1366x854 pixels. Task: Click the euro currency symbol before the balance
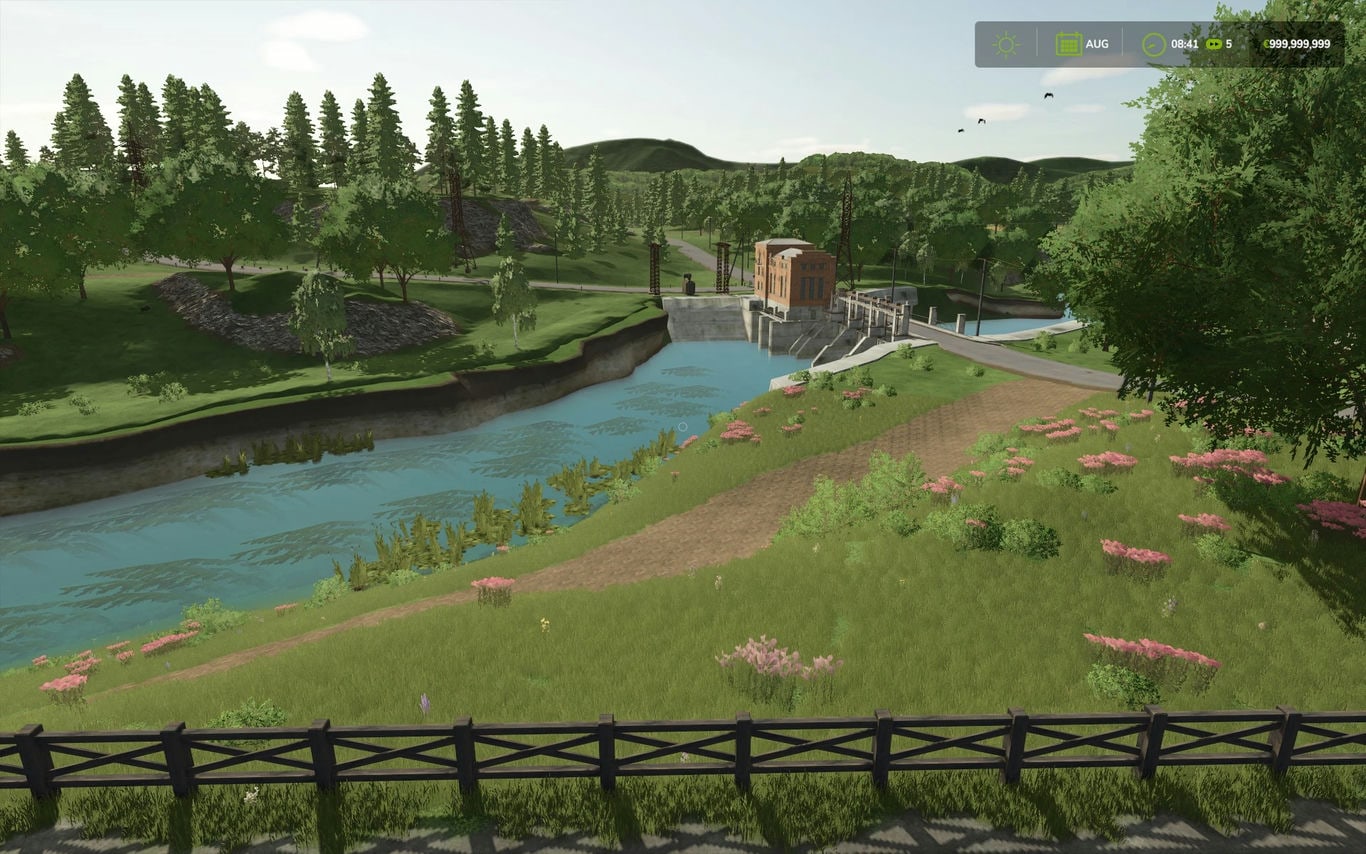tap(1267, 45)
